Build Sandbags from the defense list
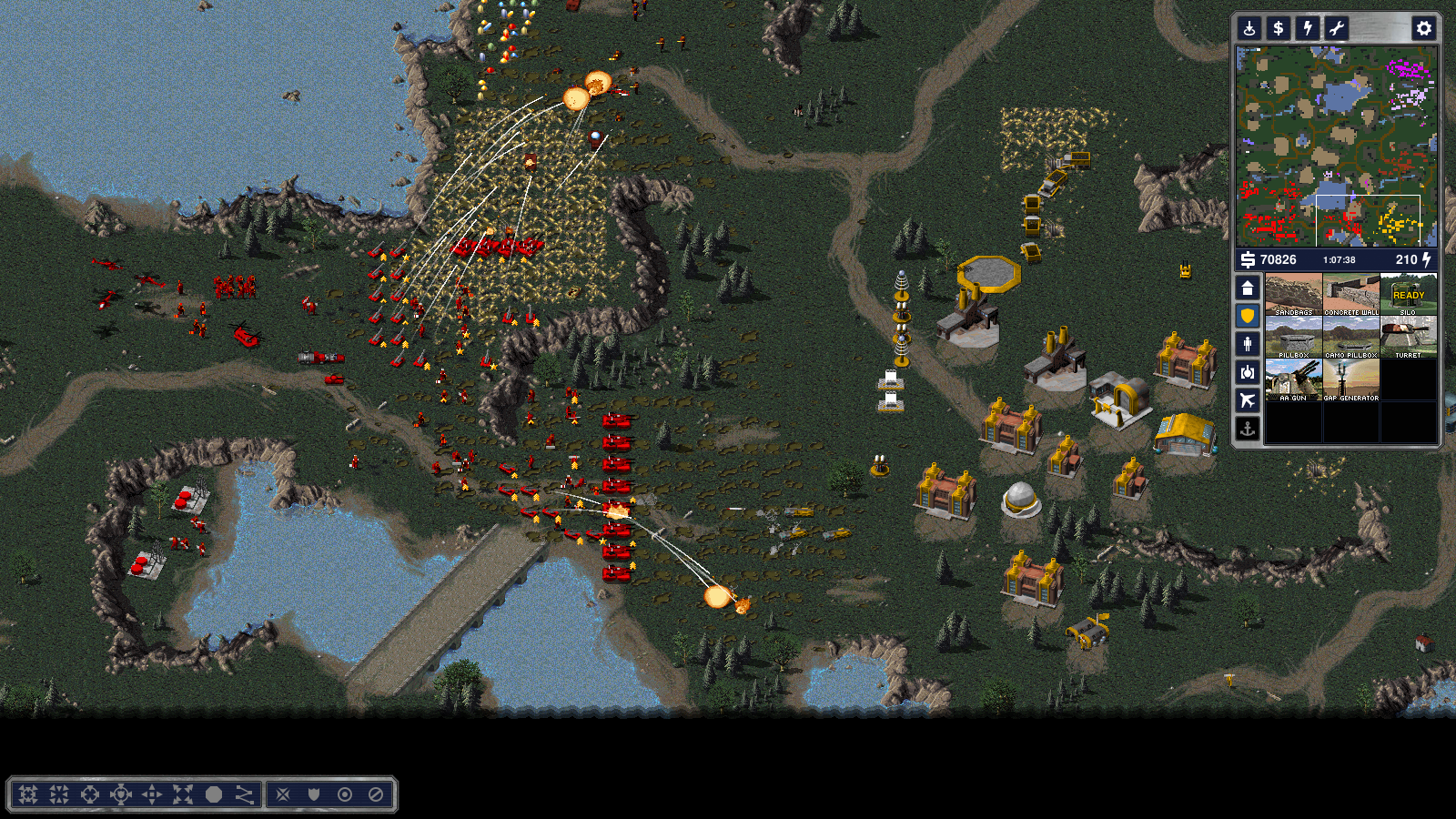 click(x=1293, y=294)
